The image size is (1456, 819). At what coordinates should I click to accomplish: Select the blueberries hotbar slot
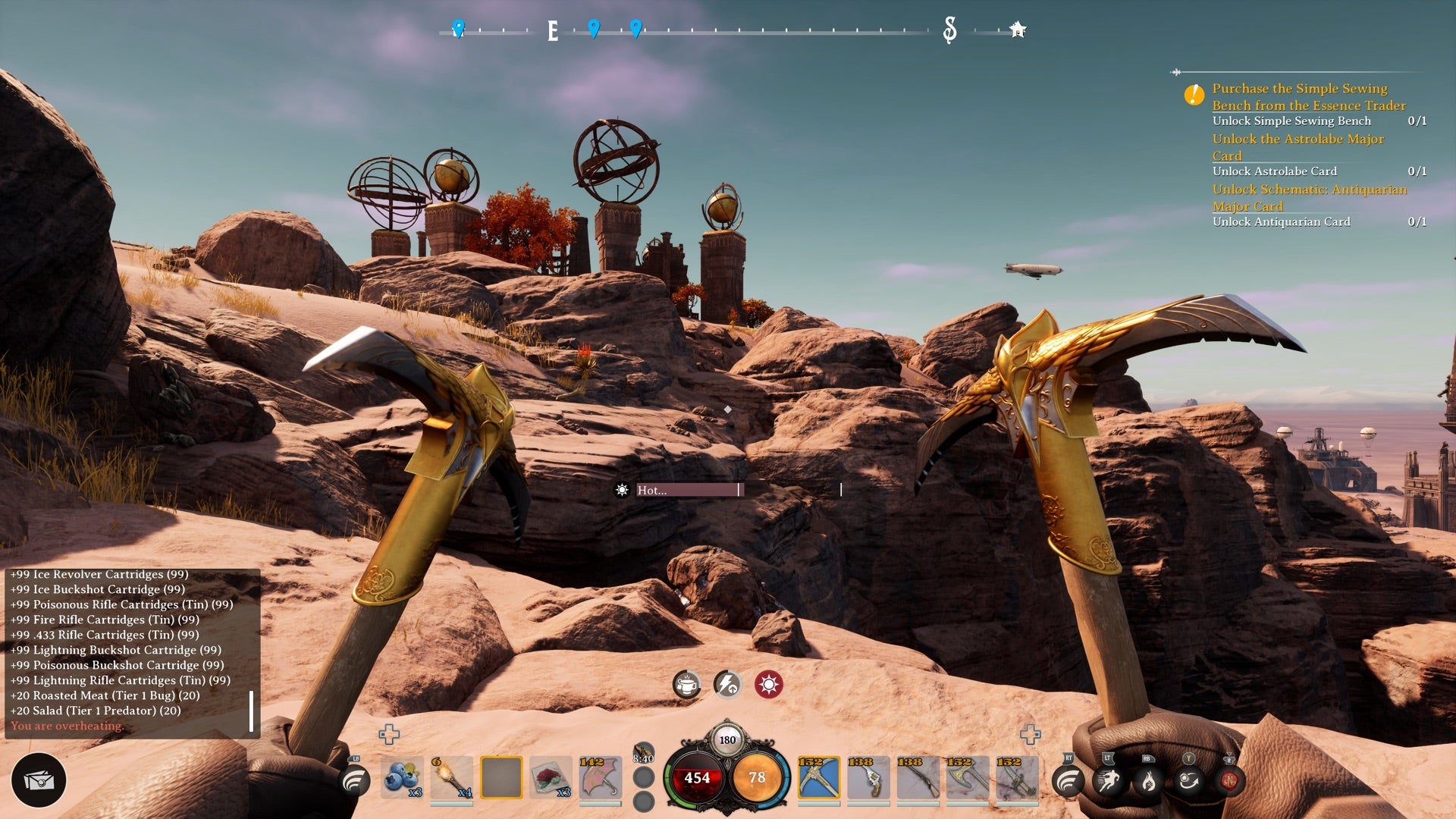coord(402,777)
